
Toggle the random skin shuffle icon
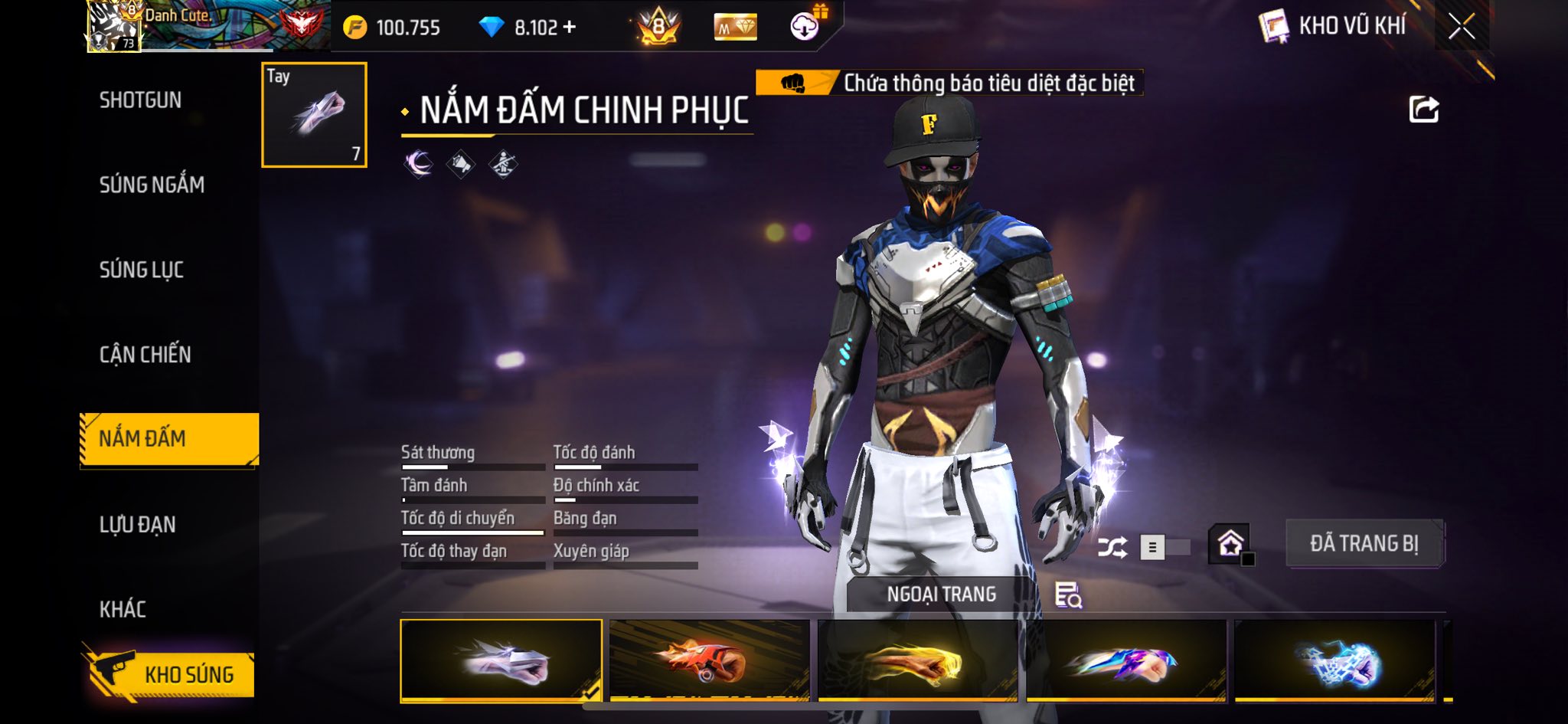click(1112, 547)
